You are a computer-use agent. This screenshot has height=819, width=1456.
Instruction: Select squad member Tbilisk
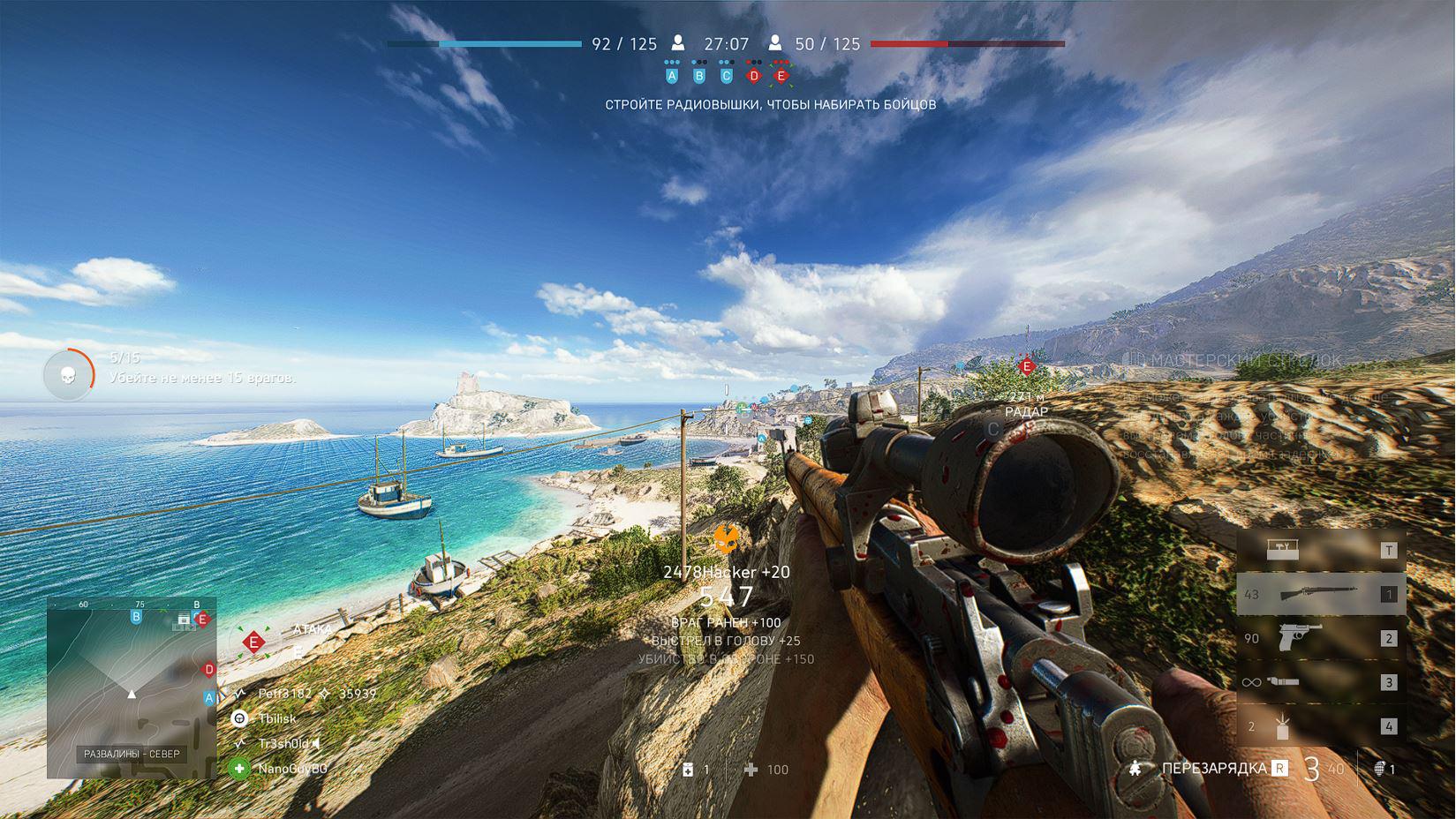[x=276, y=718]
